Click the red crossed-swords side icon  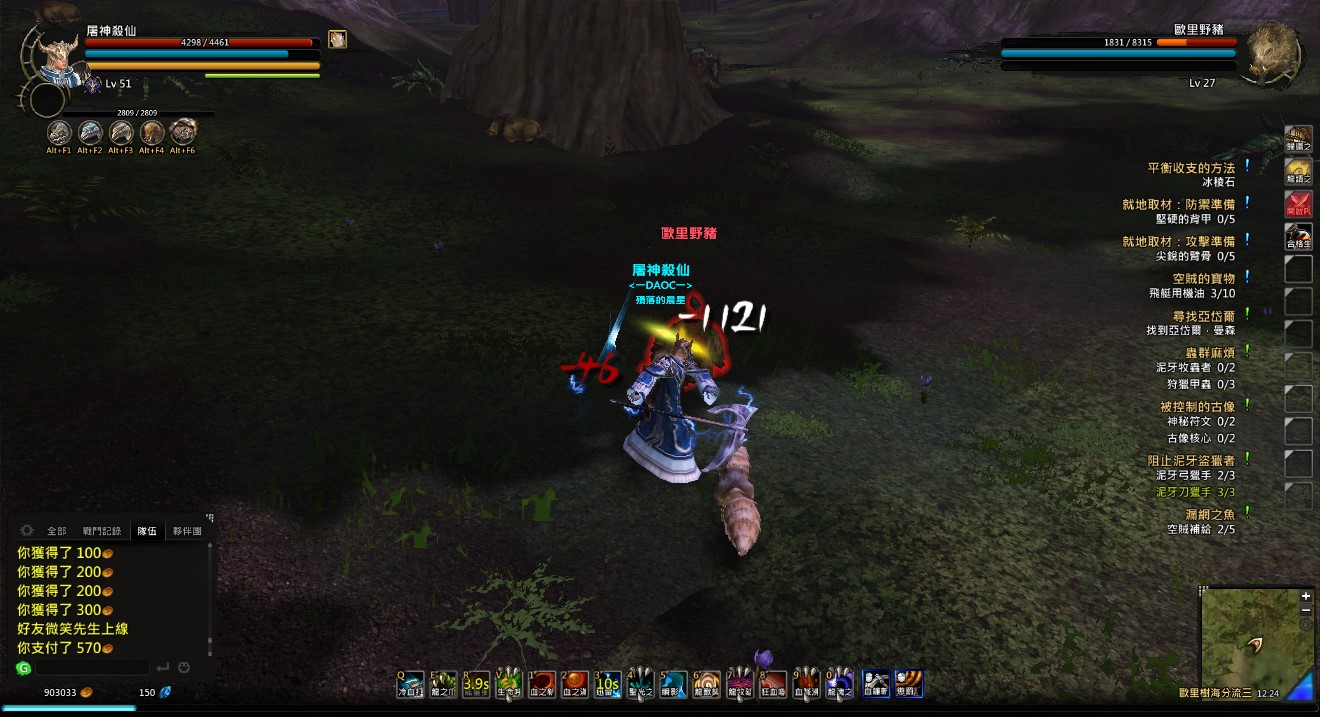coord(1298,205)
